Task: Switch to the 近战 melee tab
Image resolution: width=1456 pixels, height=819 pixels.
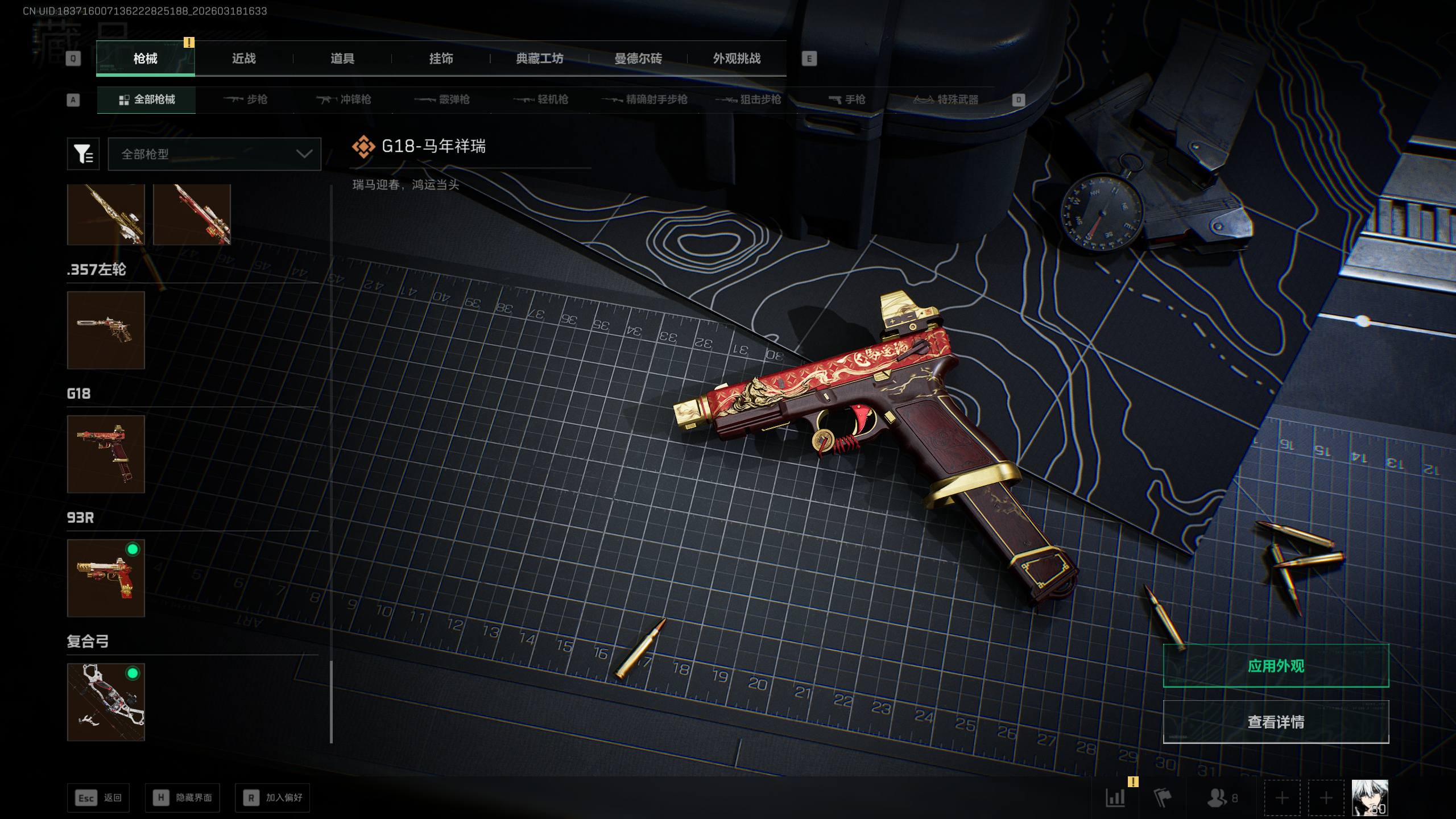Action: coord(243,59)
